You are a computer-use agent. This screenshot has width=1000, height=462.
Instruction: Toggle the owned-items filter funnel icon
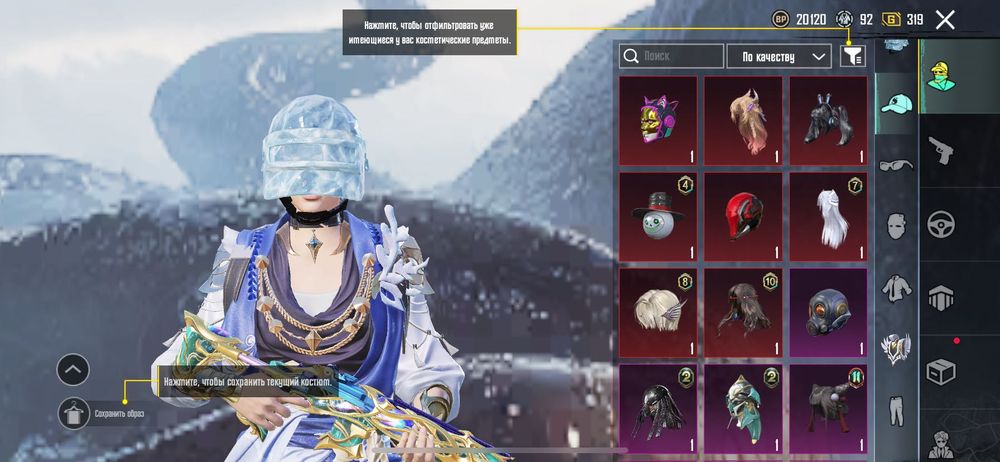pyautogui.click(x=853, y=56)
